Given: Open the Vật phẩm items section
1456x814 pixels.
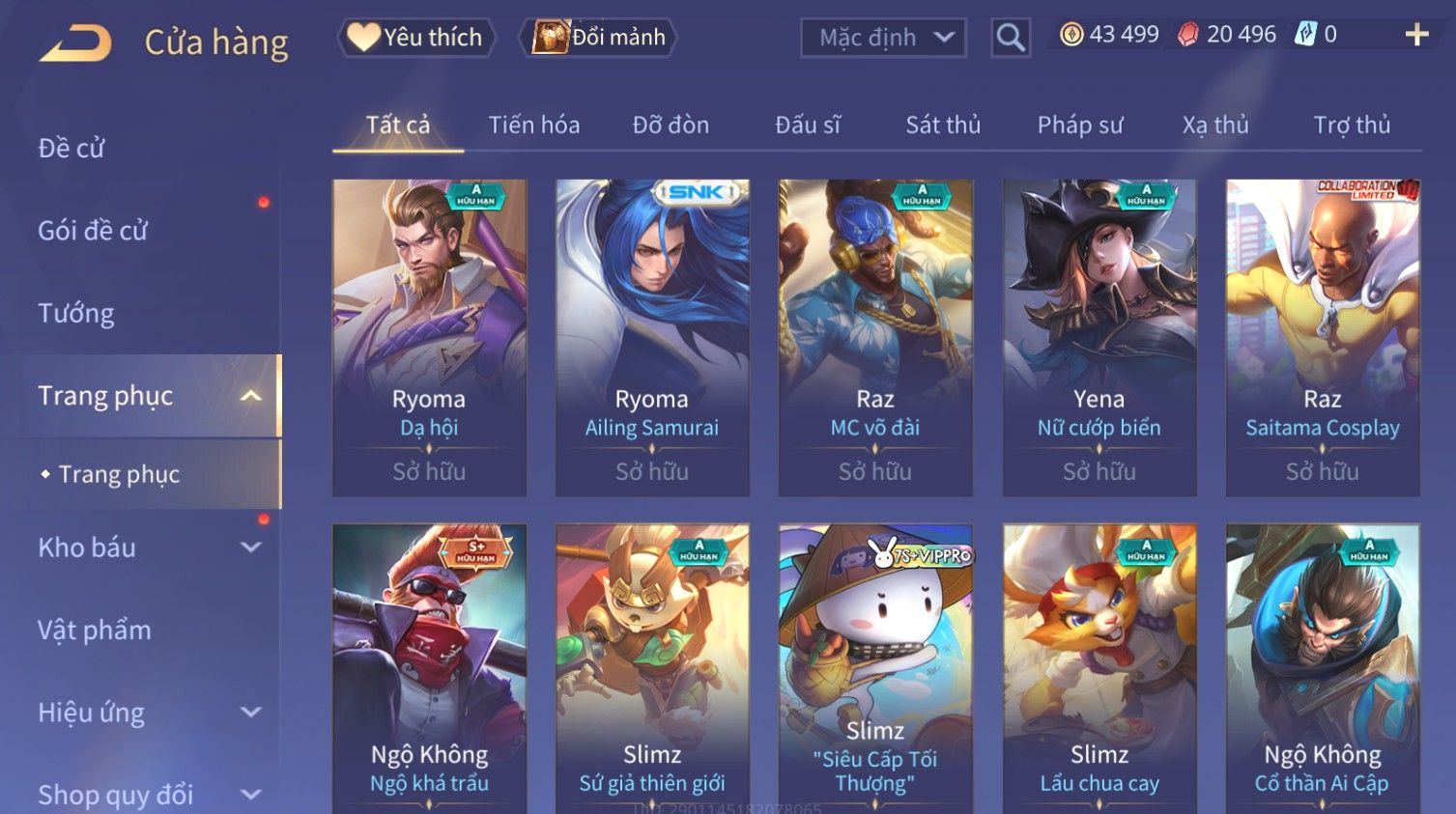Looking at the screenshot, I should [x=95, y=630].
